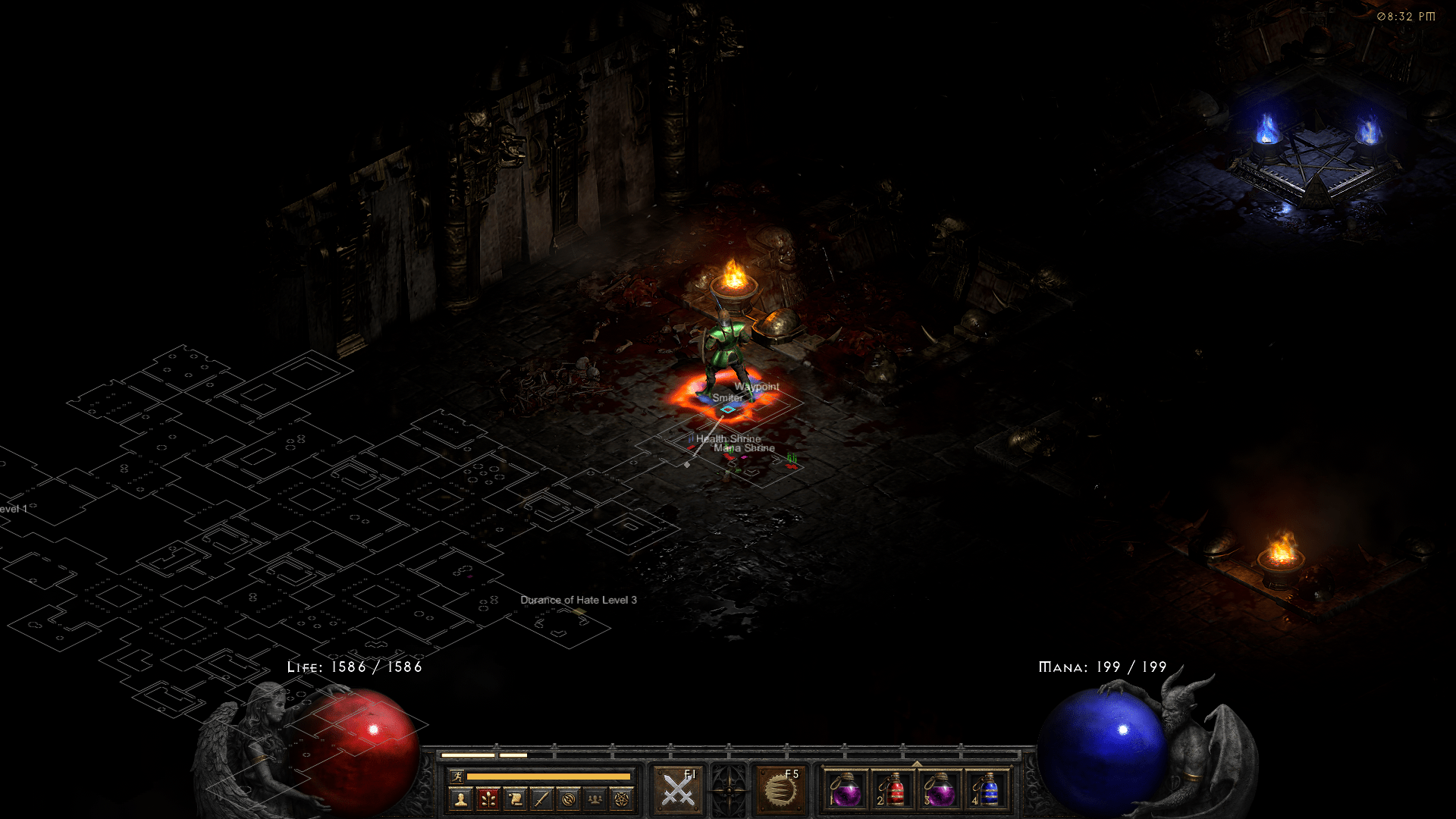Select the spiked-shield skill marked F5
Viewport: 1456px width, 819px height.
[780, 790]
